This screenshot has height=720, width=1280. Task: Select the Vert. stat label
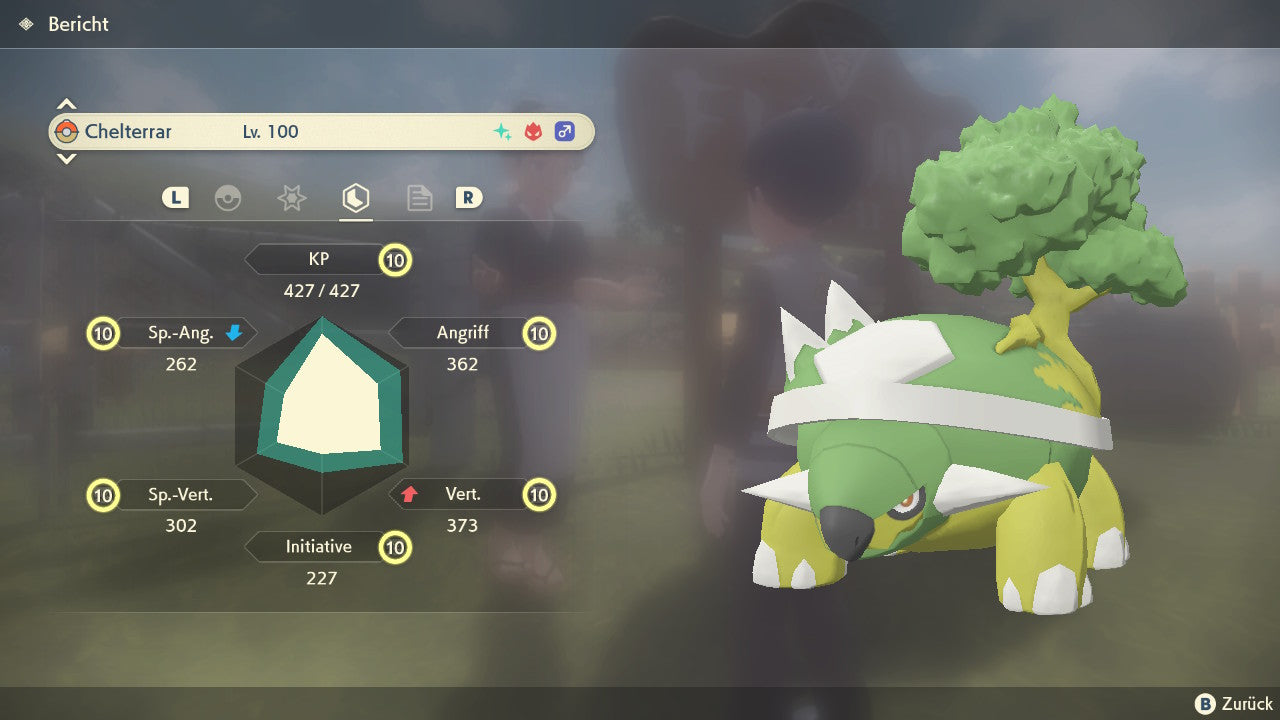[x=463, y=494]
